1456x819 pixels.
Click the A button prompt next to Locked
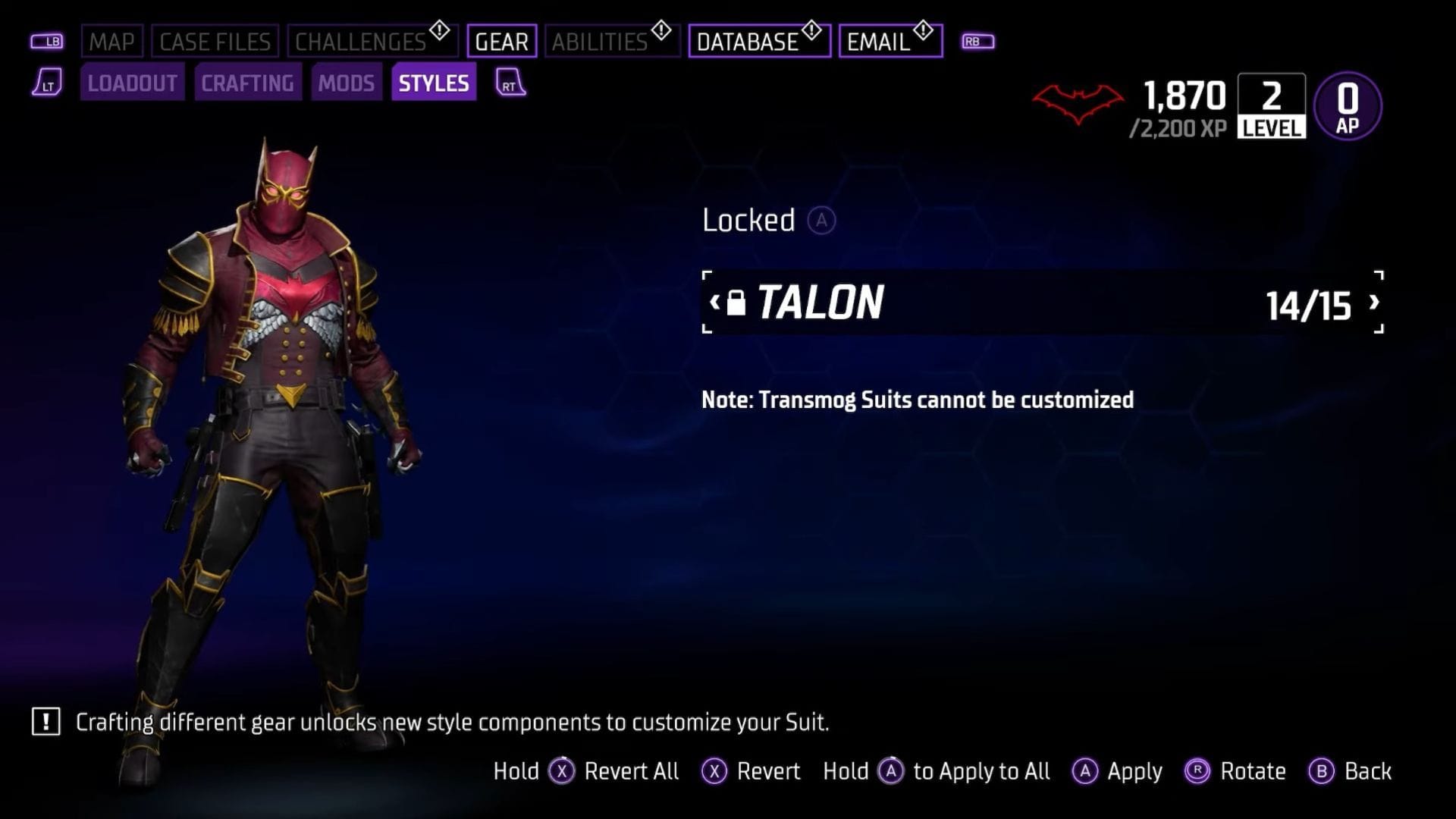pos(824,221)
